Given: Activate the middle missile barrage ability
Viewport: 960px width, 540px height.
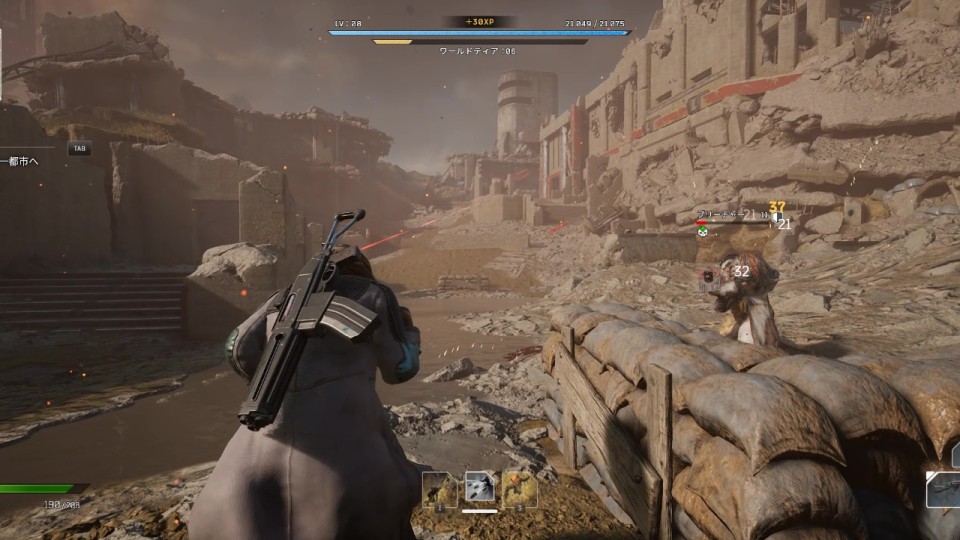Looking at the screenshot, I should tap(480, 489).
